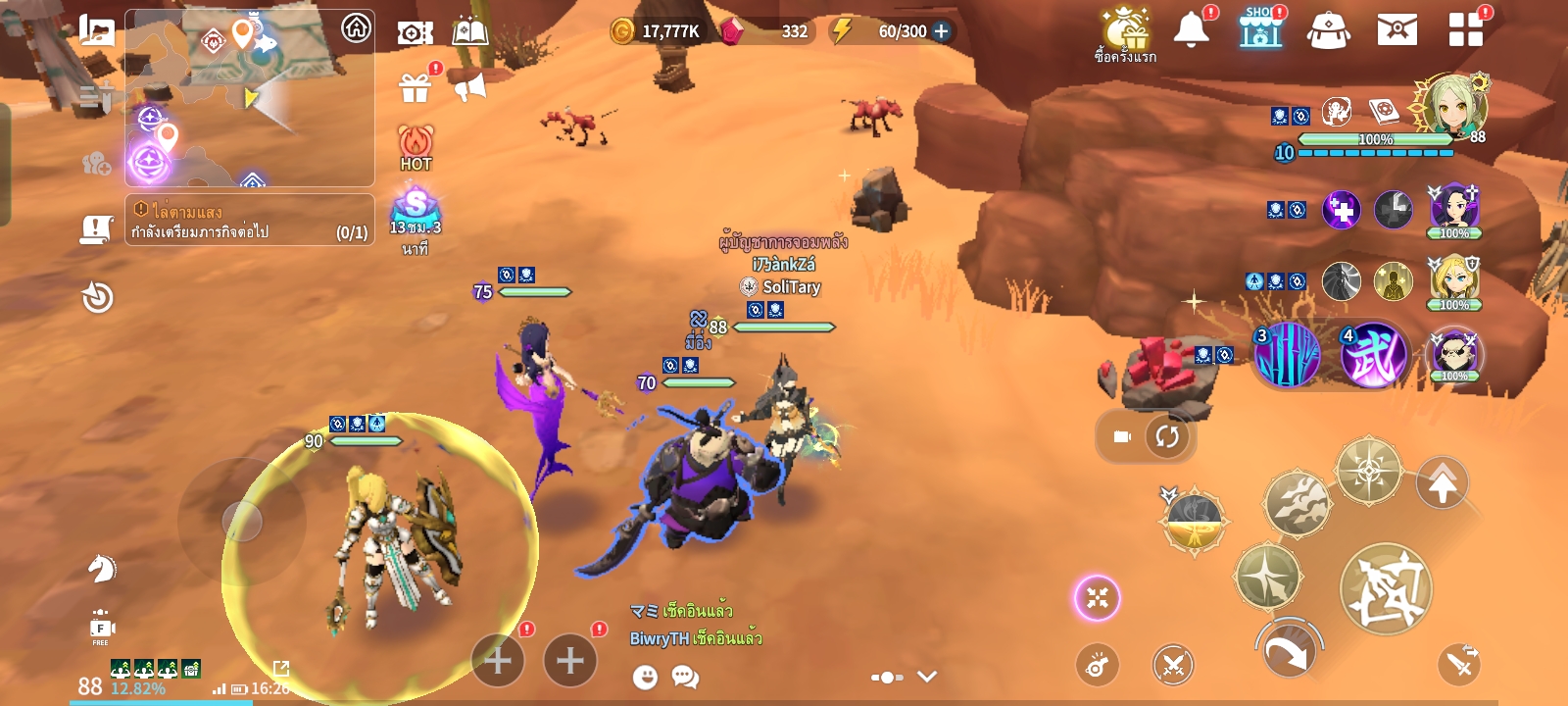1568x706 pixels.
Task: Open the emoji picker
Action: (645, 677)
